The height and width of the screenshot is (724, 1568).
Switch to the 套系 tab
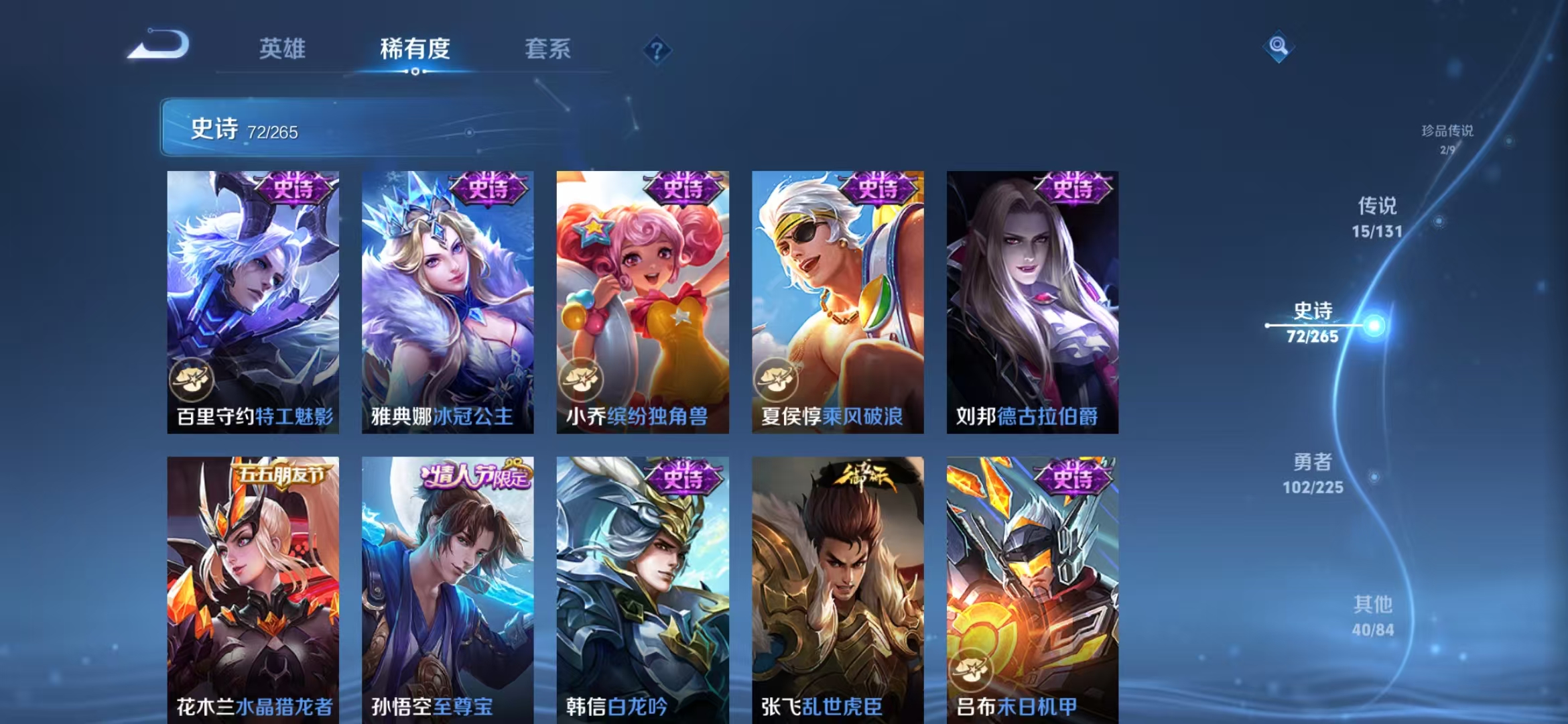[549, 49]
